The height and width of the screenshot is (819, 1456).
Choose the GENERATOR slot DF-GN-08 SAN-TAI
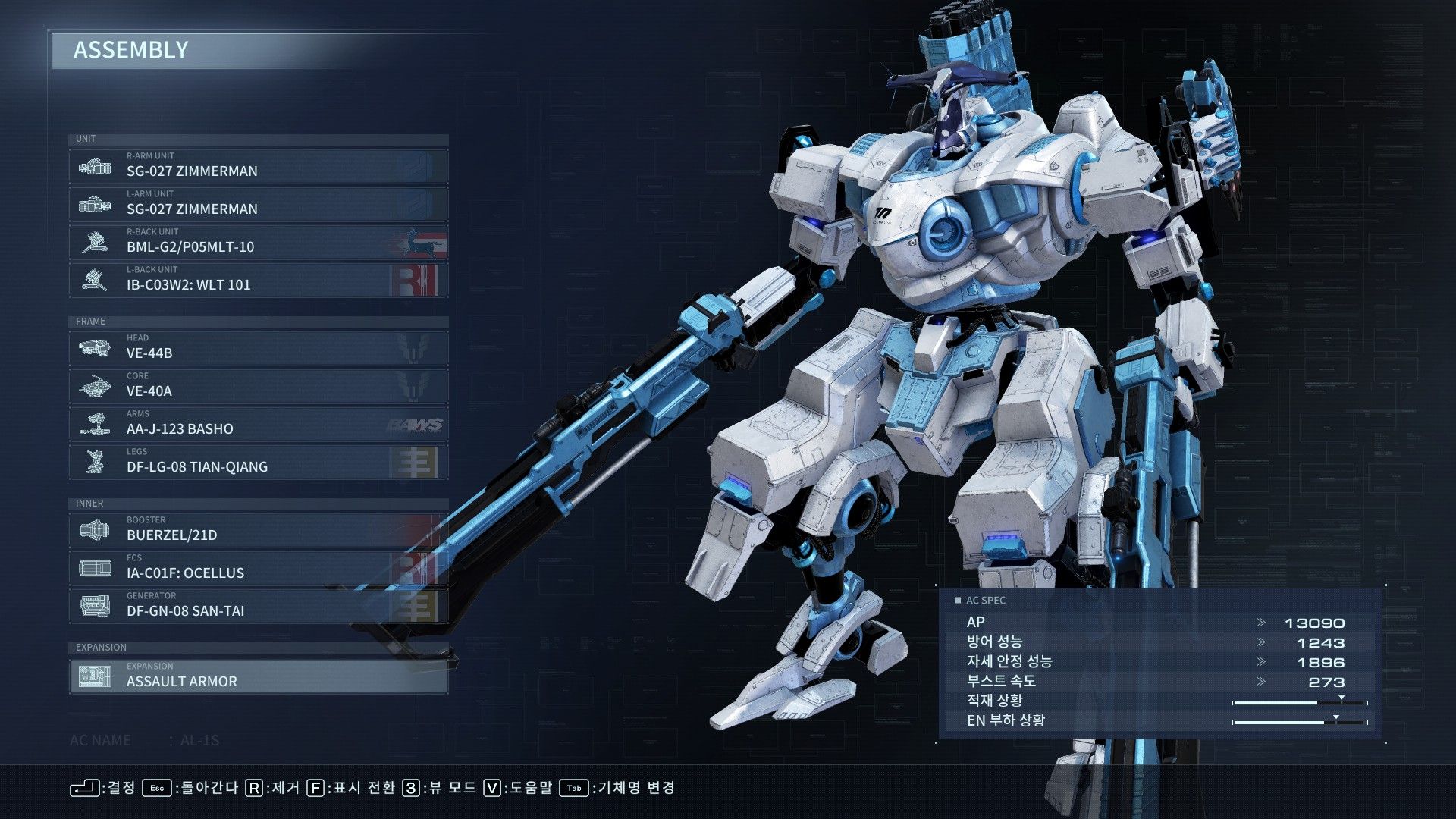(x=258, y=606)
